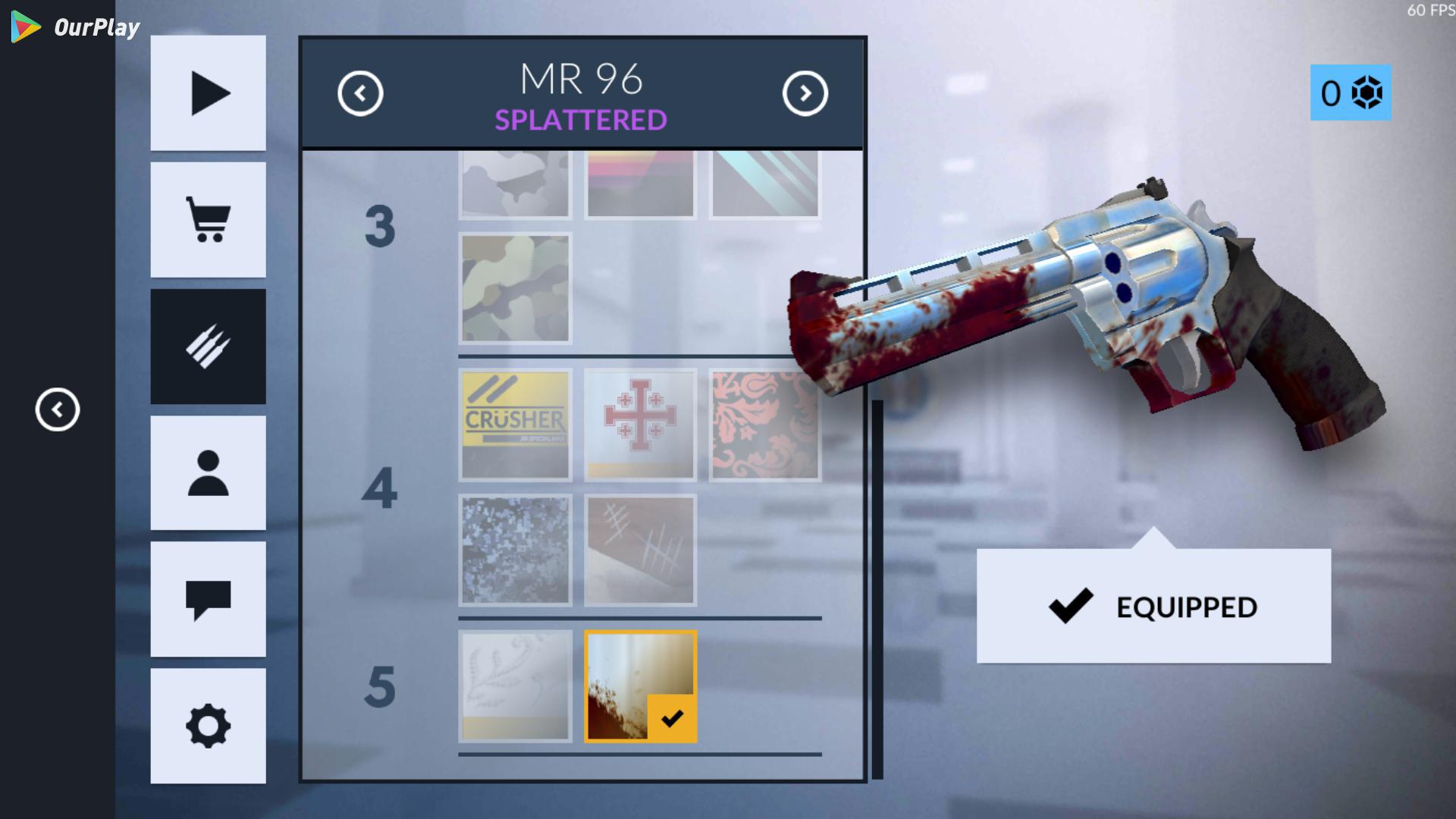Select the equipped Splattered blood skin
Image resolution: width=1456 pixels, height=819 pixels.
[x=640, y=686]
